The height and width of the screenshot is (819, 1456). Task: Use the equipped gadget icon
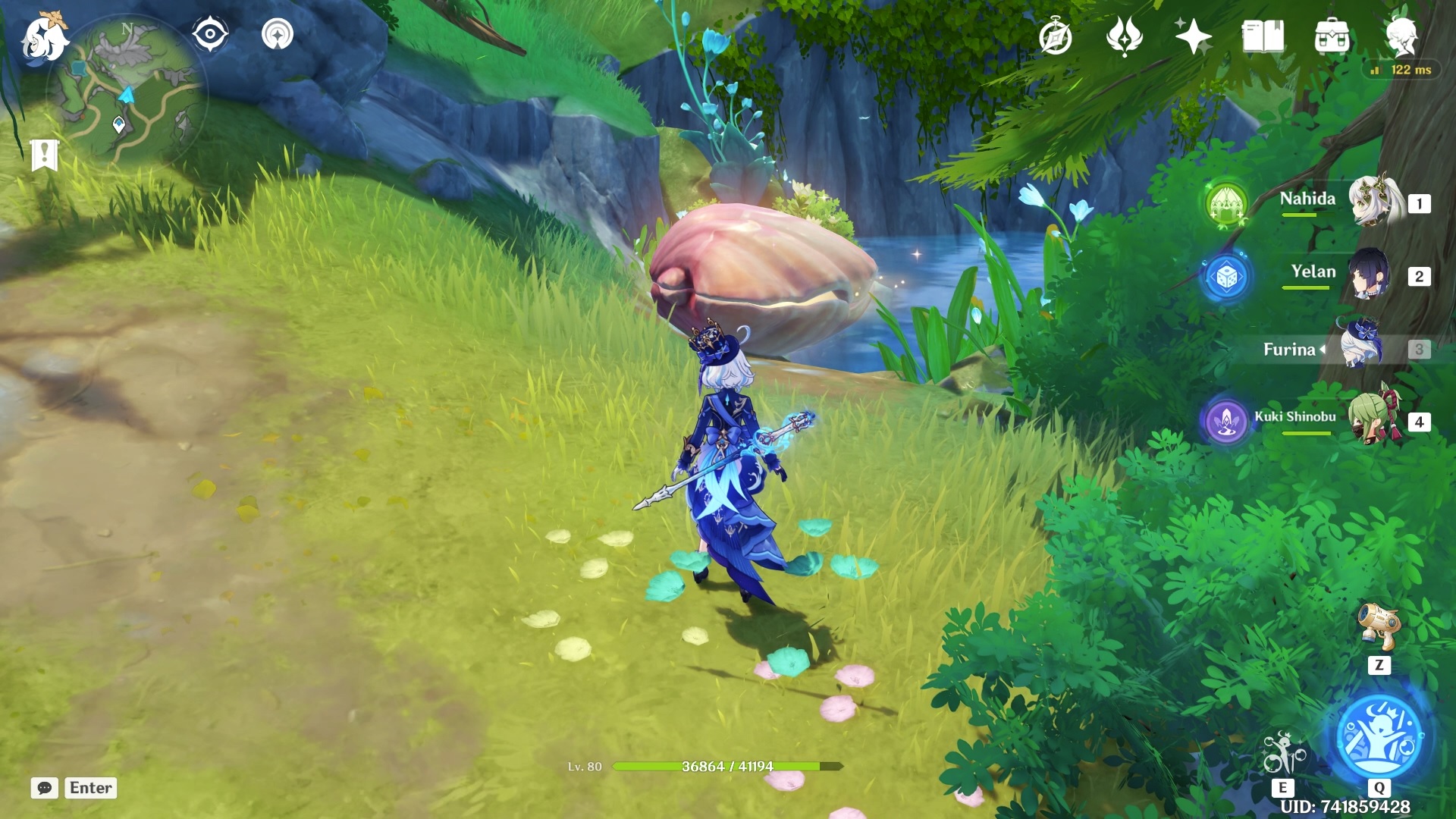coord(1378,626)
